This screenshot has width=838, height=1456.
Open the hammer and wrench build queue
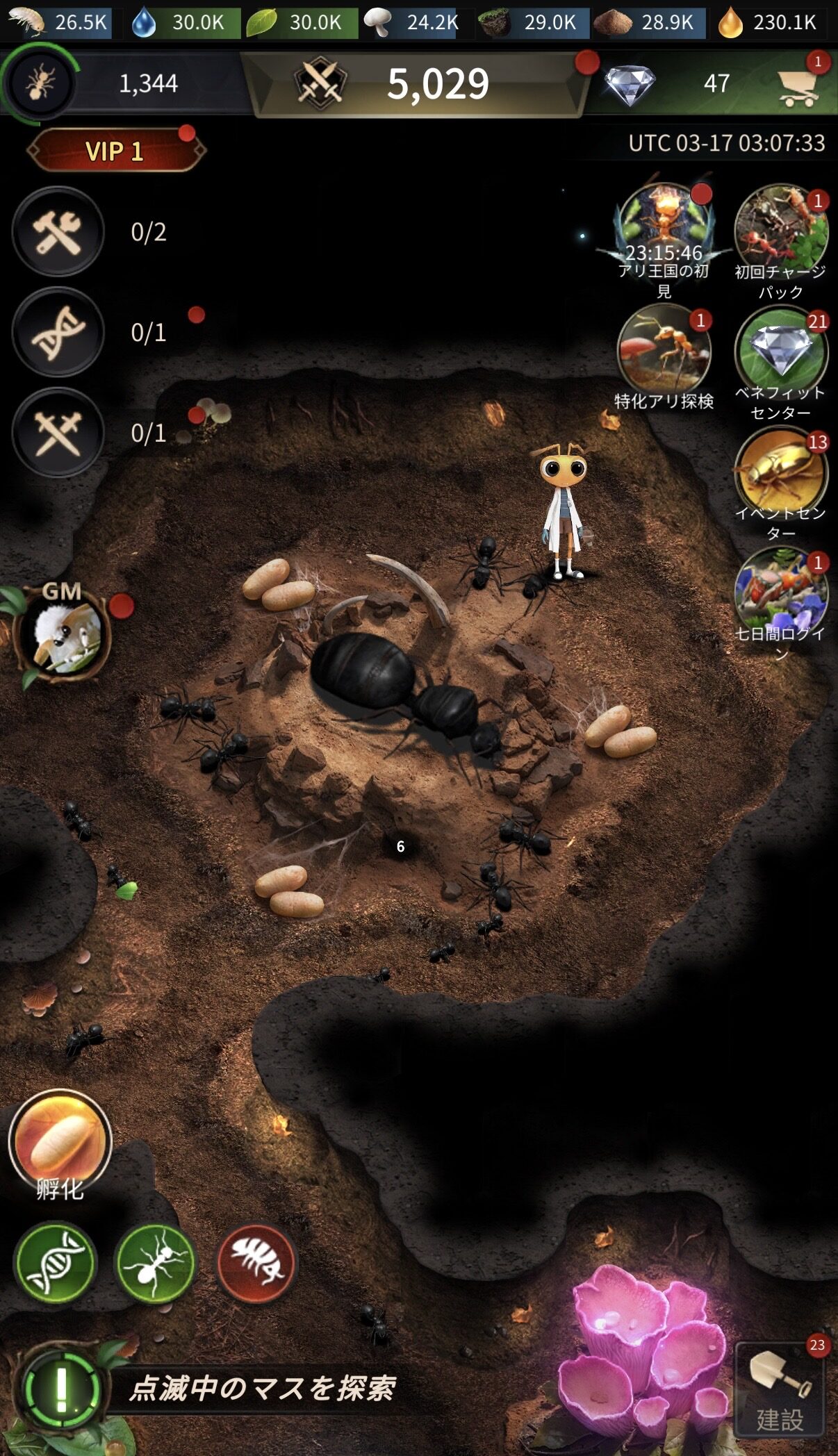pyautogui.click(x=58, y=232)
